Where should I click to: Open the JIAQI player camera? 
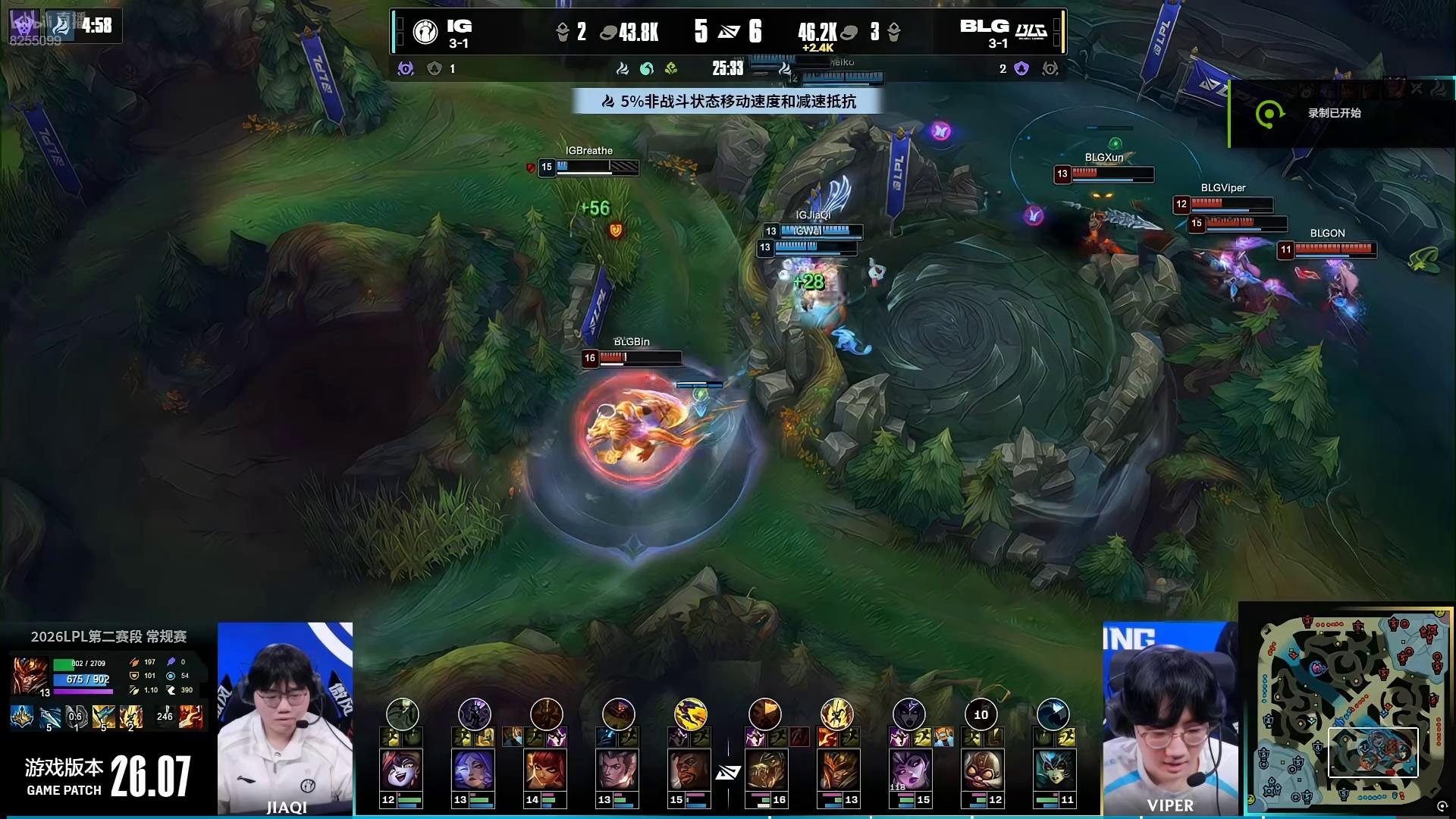pyautogui.click(x=285, y=717)
